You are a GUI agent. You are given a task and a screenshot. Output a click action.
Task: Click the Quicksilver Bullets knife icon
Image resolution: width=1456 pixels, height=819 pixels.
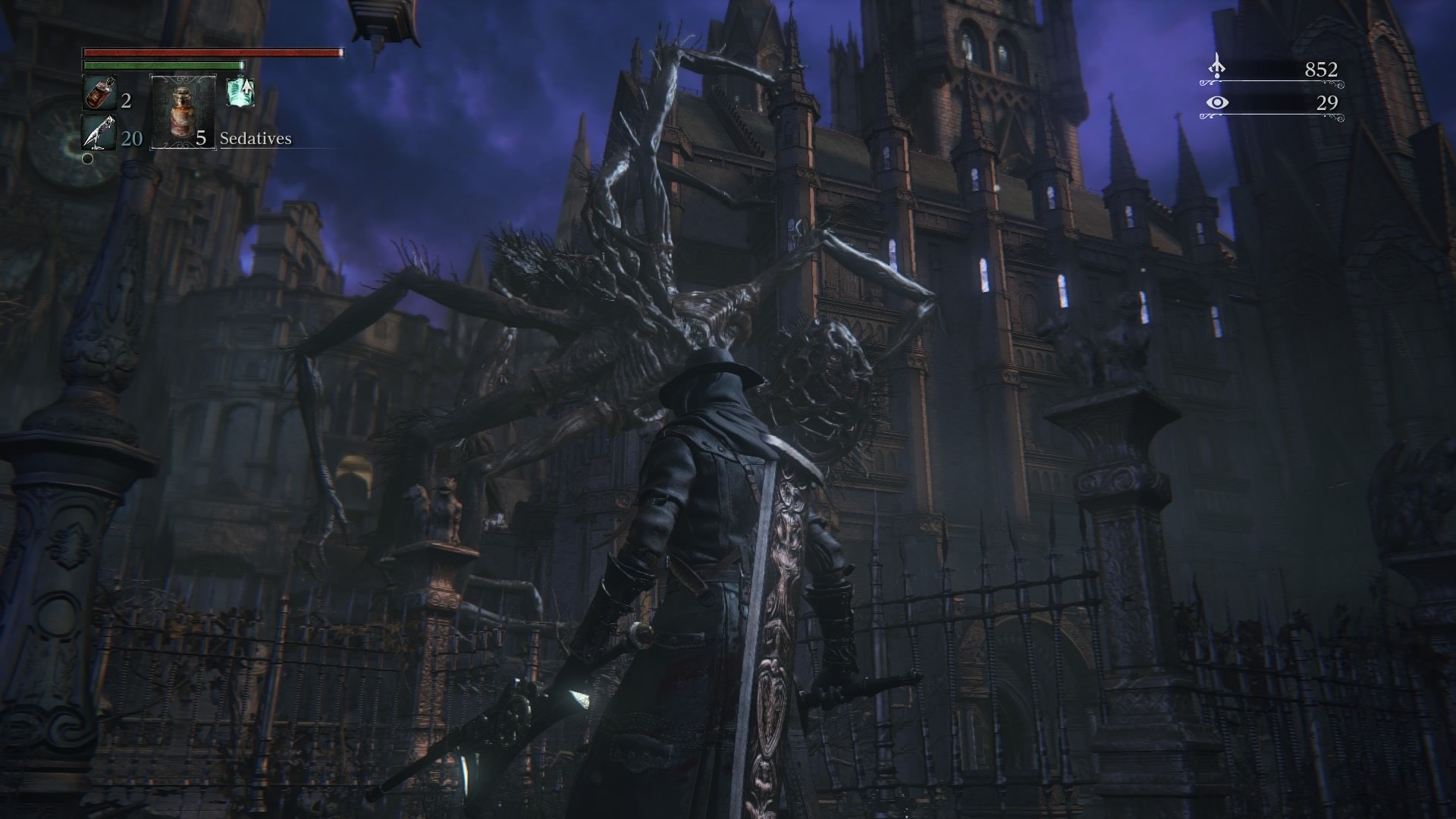click(99, 134)
